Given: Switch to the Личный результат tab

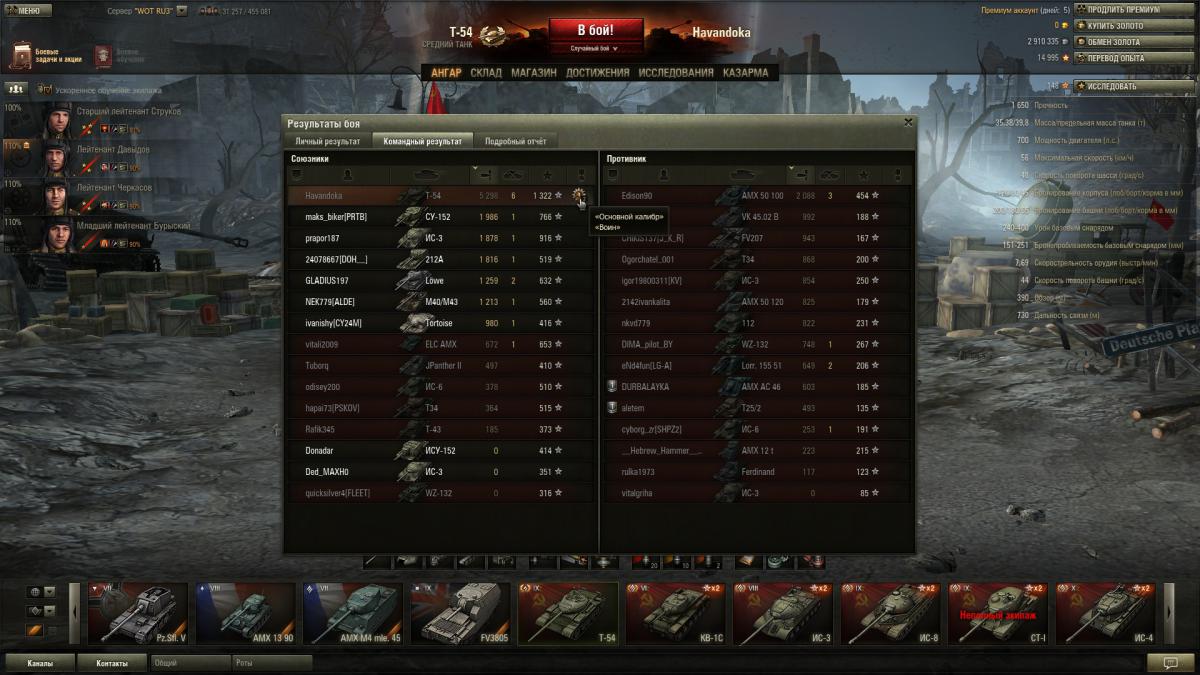Looking at the screenshot, I should pyautogui.click(x=327, y=141).
